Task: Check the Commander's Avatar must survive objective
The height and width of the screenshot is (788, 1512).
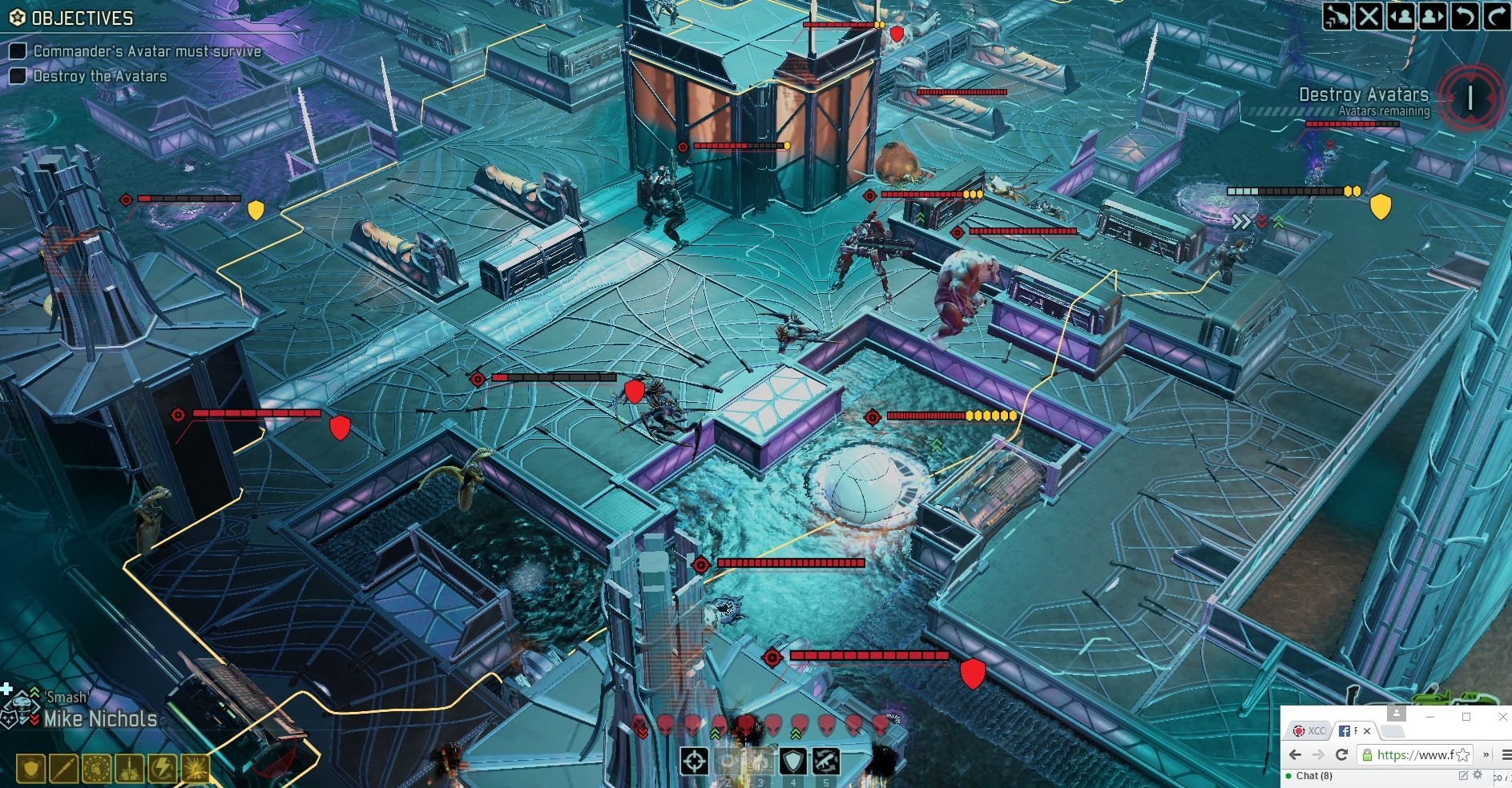Action: click(18, 50)
